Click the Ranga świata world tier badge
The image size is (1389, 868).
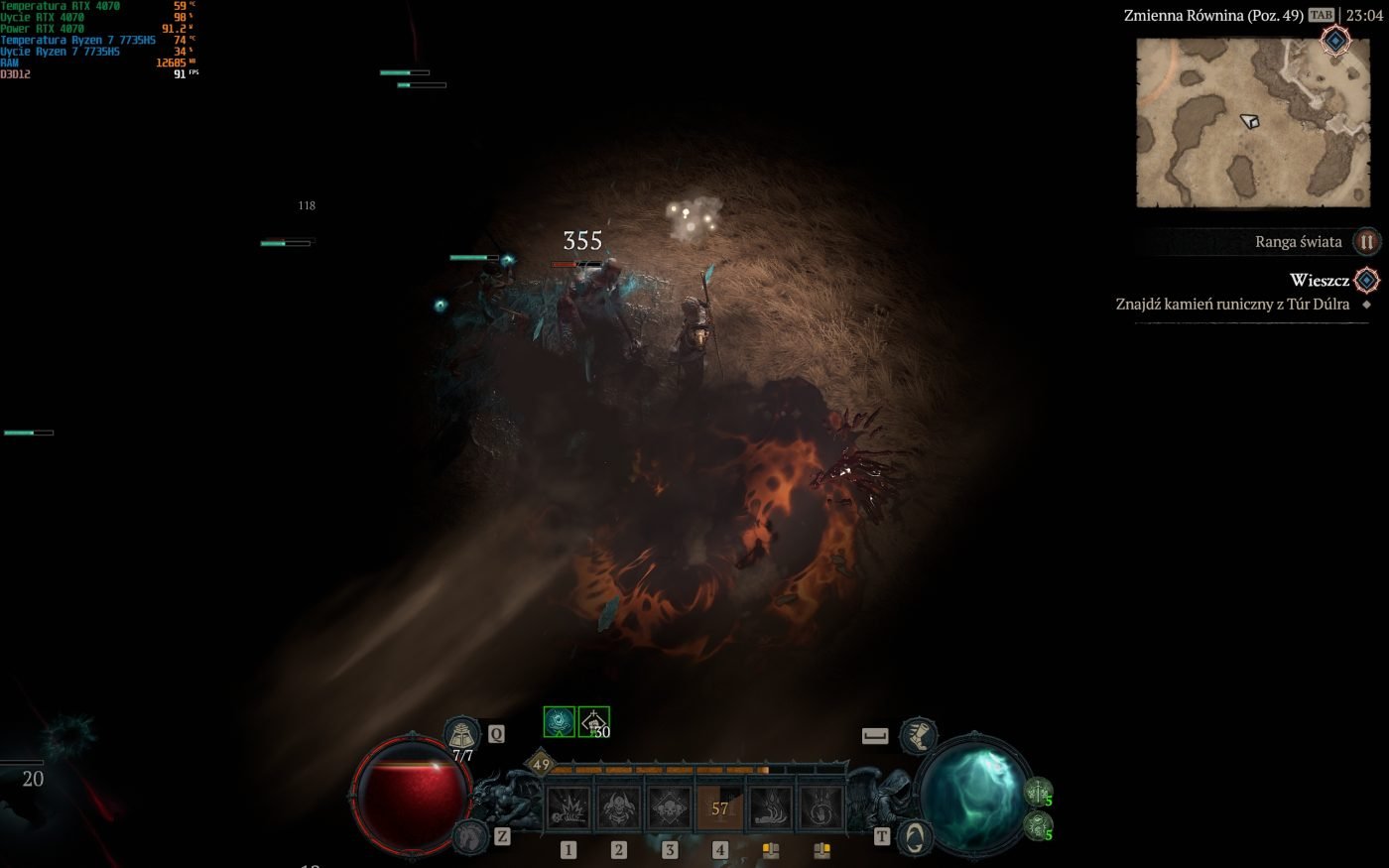coord(1366,241)
